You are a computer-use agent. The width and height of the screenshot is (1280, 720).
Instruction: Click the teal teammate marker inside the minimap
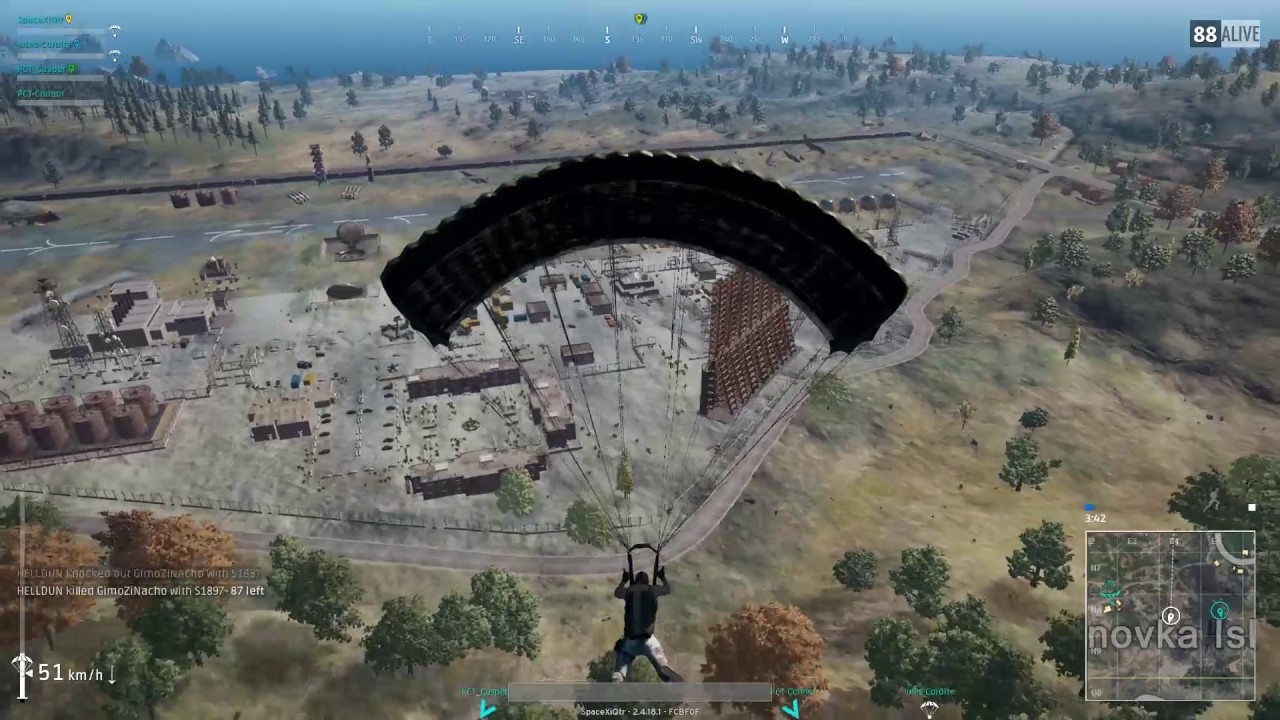pyautogui.click(x=1221, y=609)
